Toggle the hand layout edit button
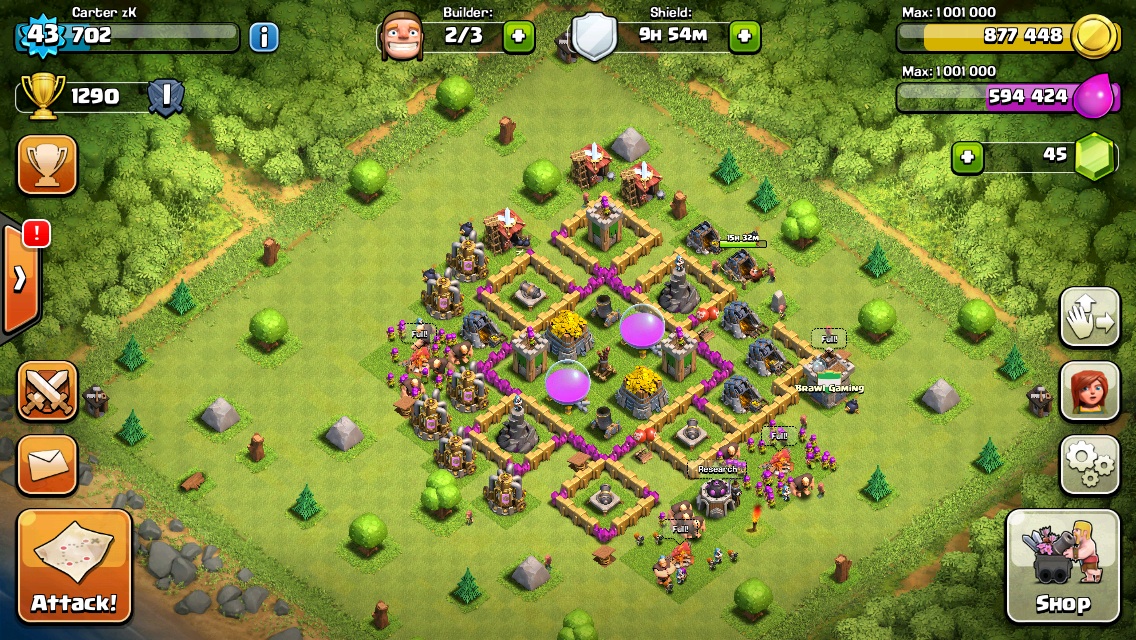This screenshot has height=640, width=1136. (1089, 317)
